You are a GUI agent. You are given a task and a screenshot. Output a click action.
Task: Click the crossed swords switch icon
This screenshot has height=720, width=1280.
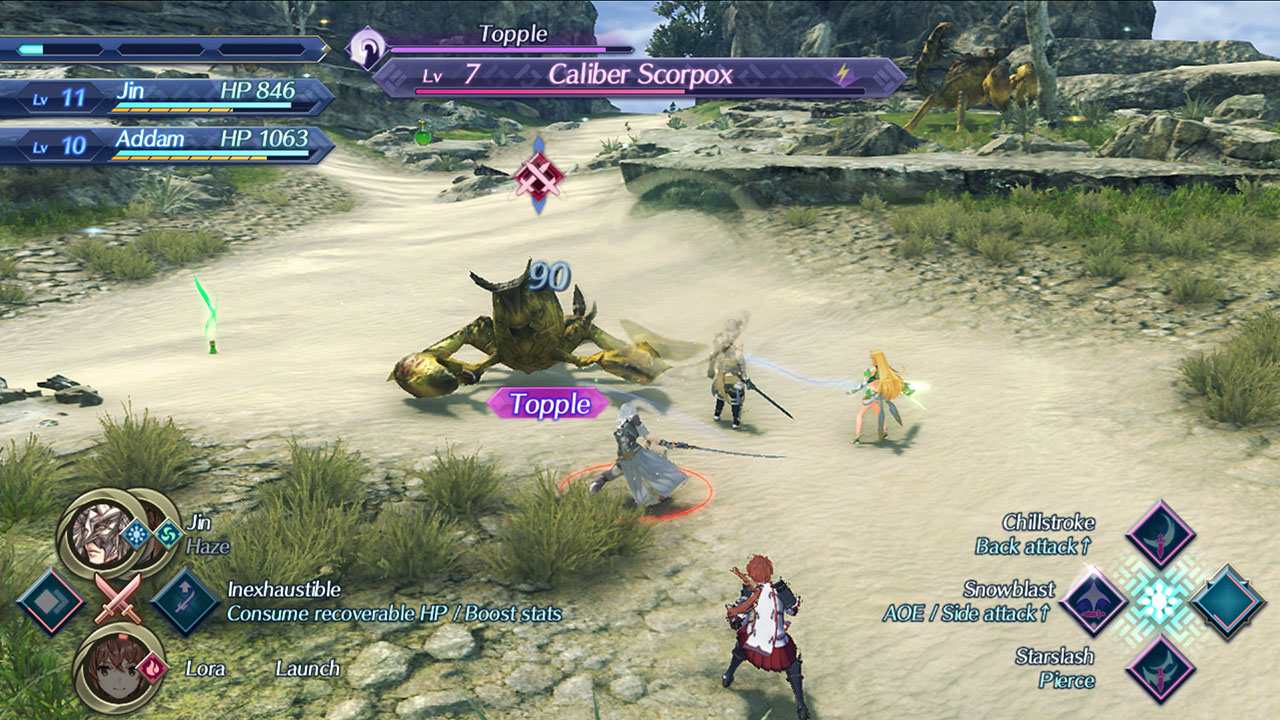(118, 598)
